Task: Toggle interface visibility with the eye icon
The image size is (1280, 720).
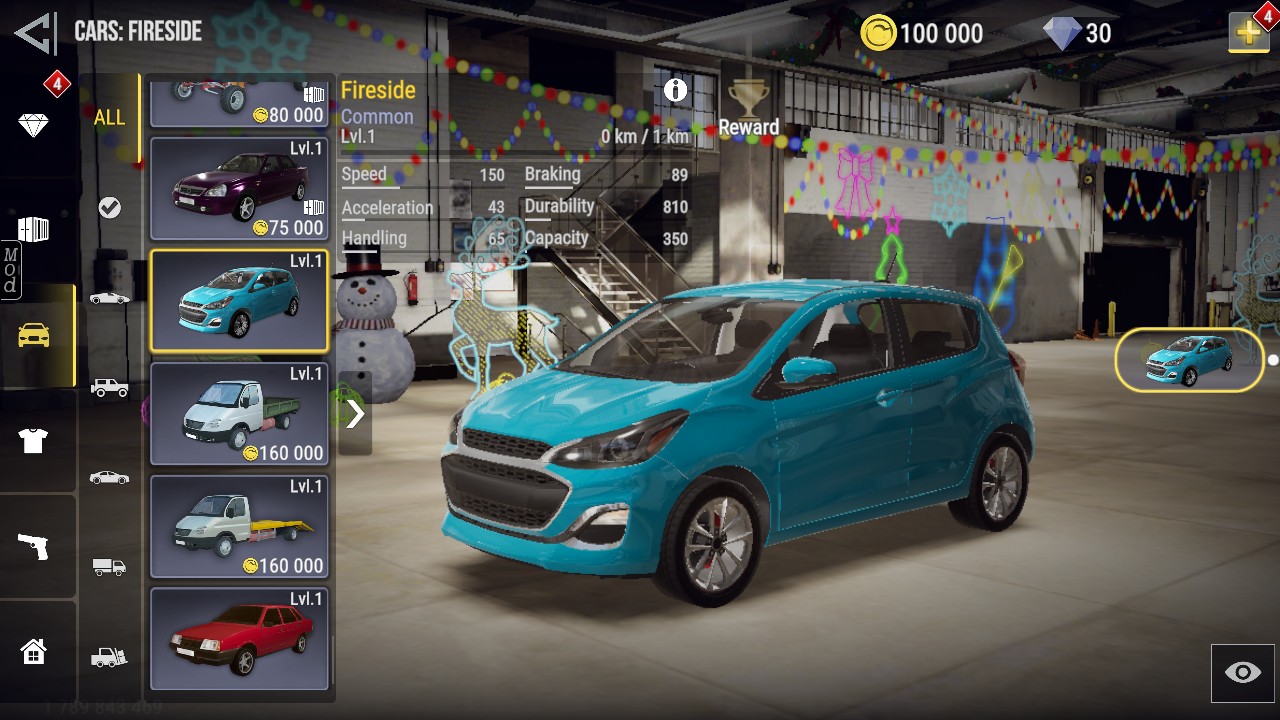Action: [1243, 673]
